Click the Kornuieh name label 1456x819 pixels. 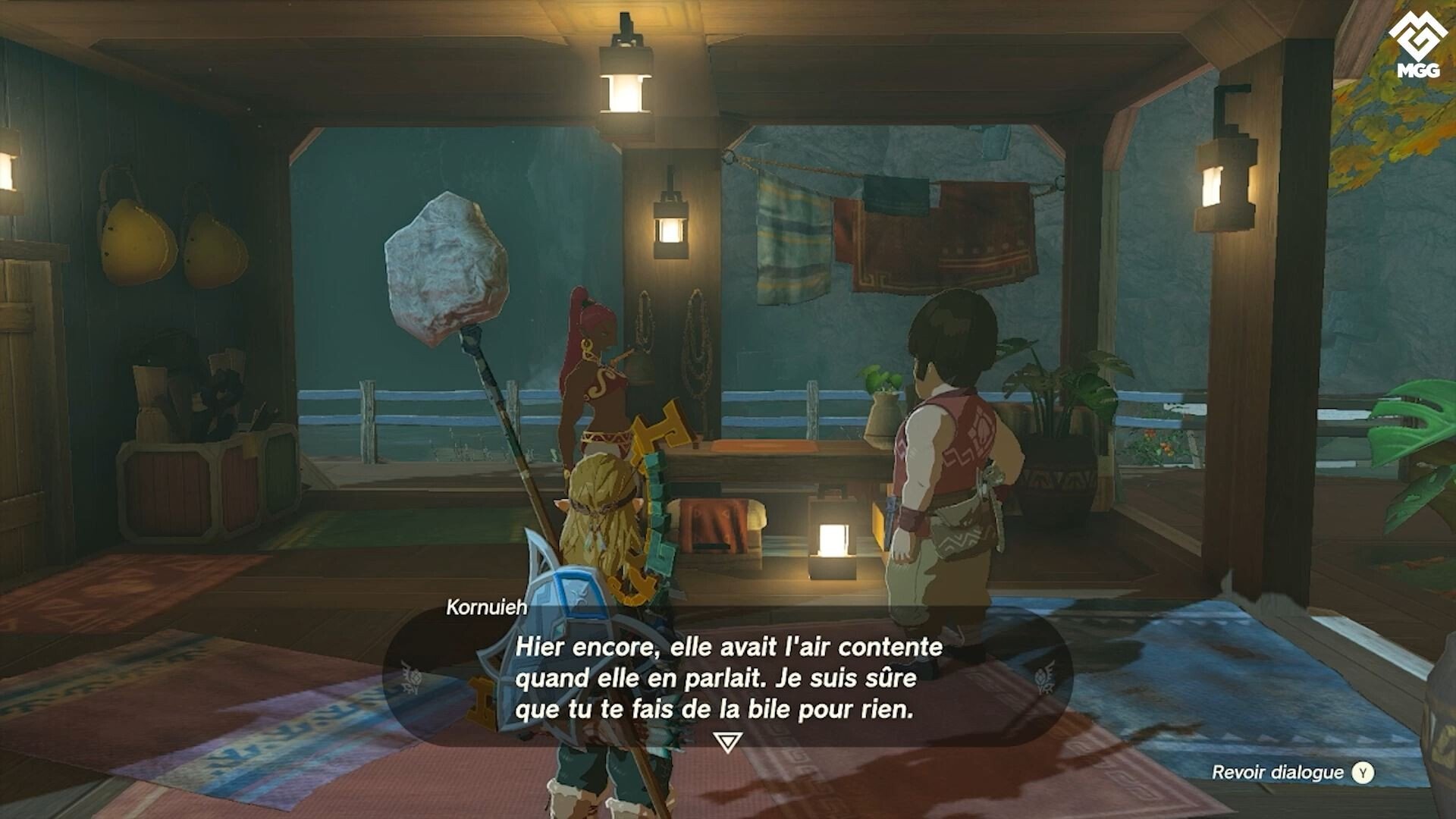coord(485,607)
